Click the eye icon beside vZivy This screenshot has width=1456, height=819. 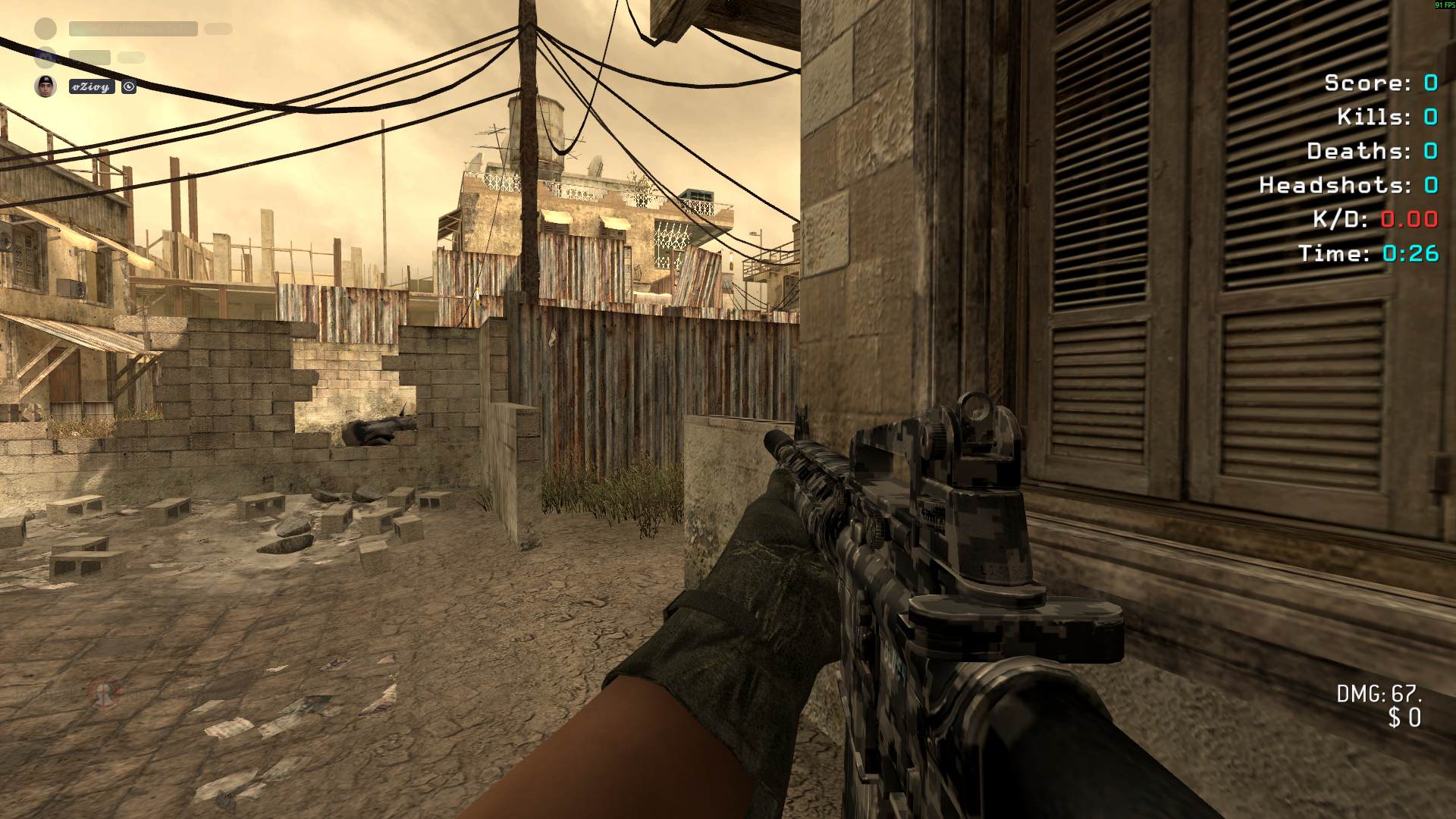click(x=129, y=87)
